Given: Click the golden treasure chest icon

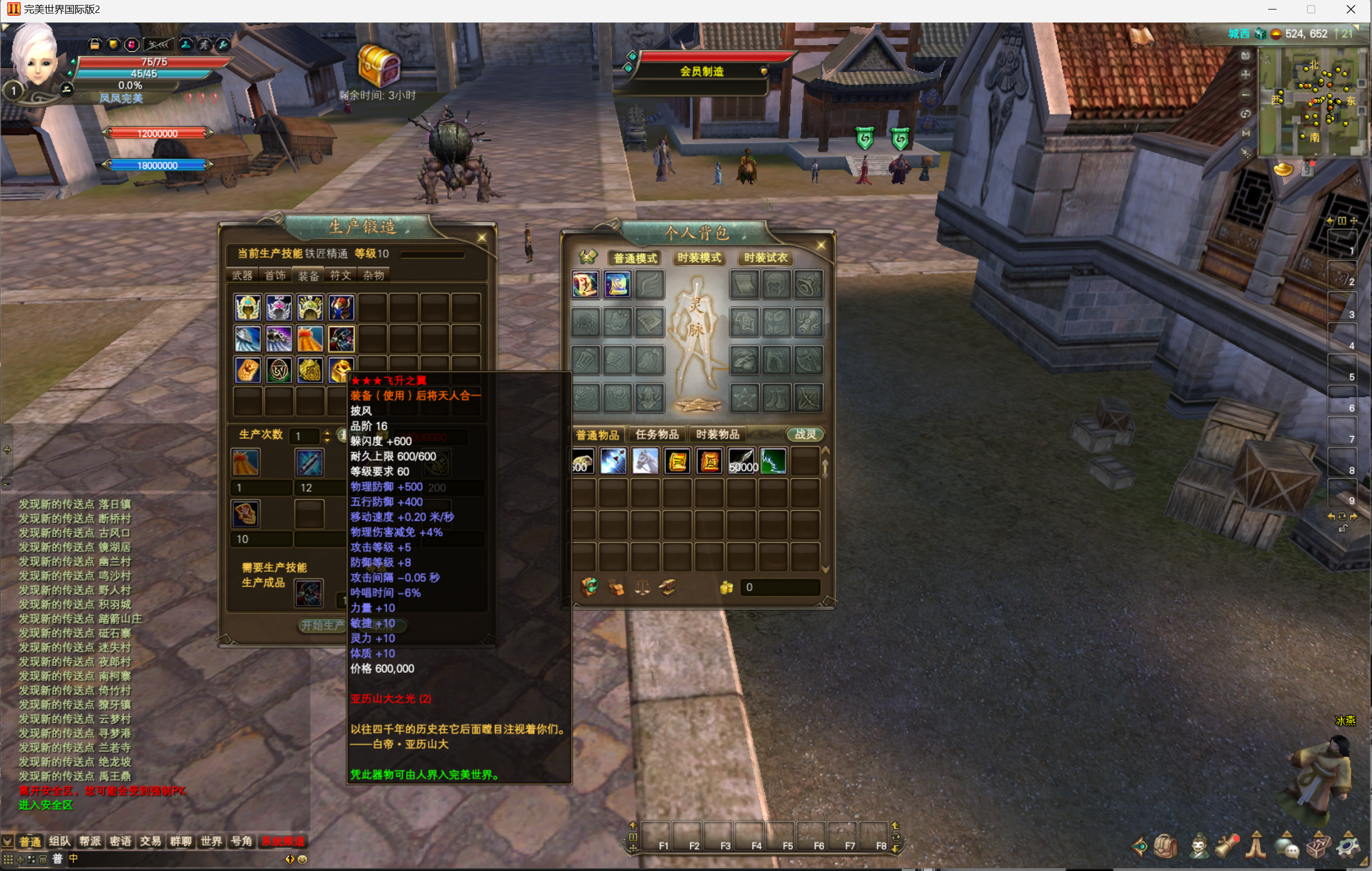Looking at the screenshot, I should [x=378, y=66].
